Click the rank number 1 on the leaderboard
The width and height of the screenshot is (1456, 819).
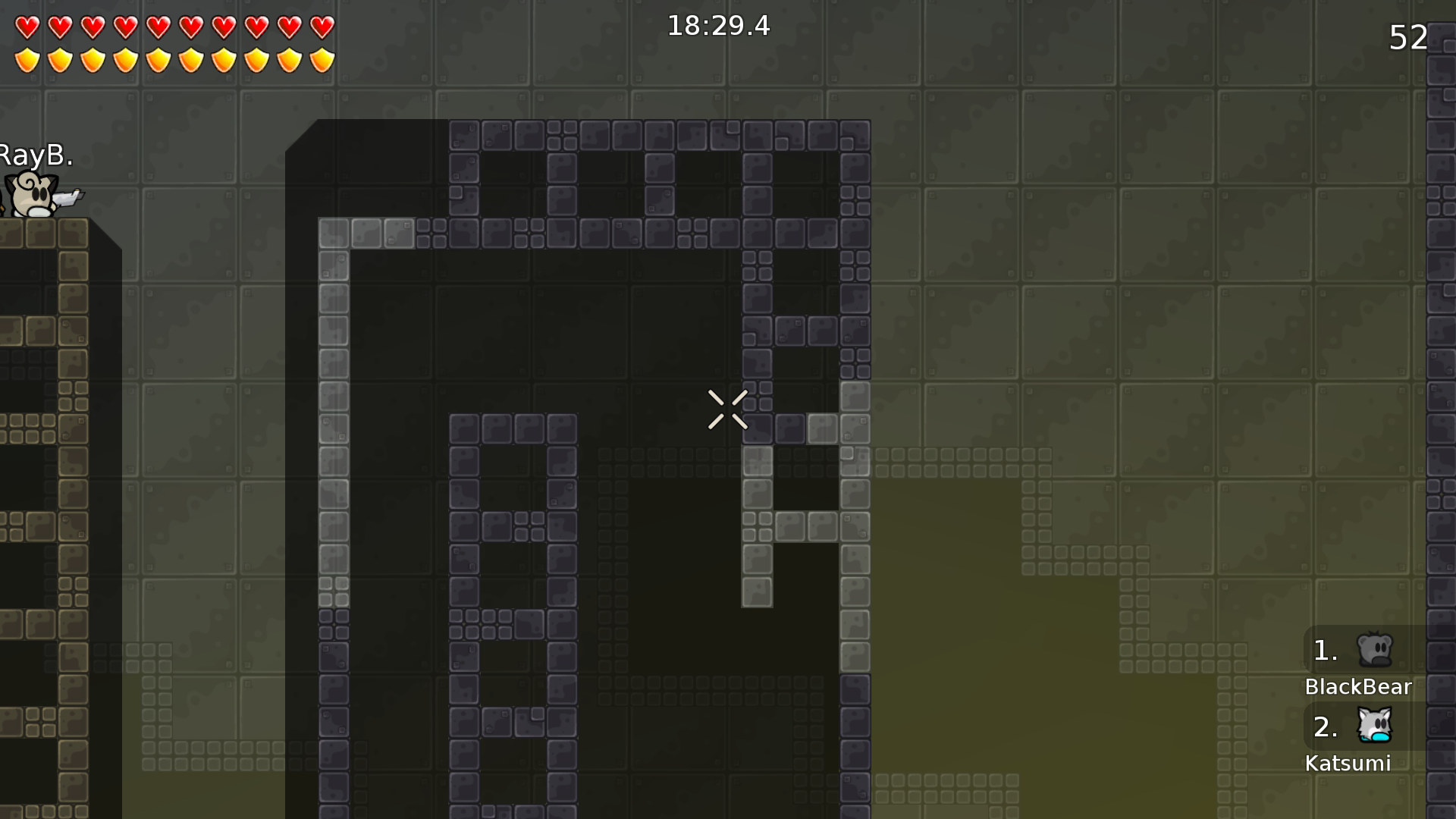pos(1324,650)
